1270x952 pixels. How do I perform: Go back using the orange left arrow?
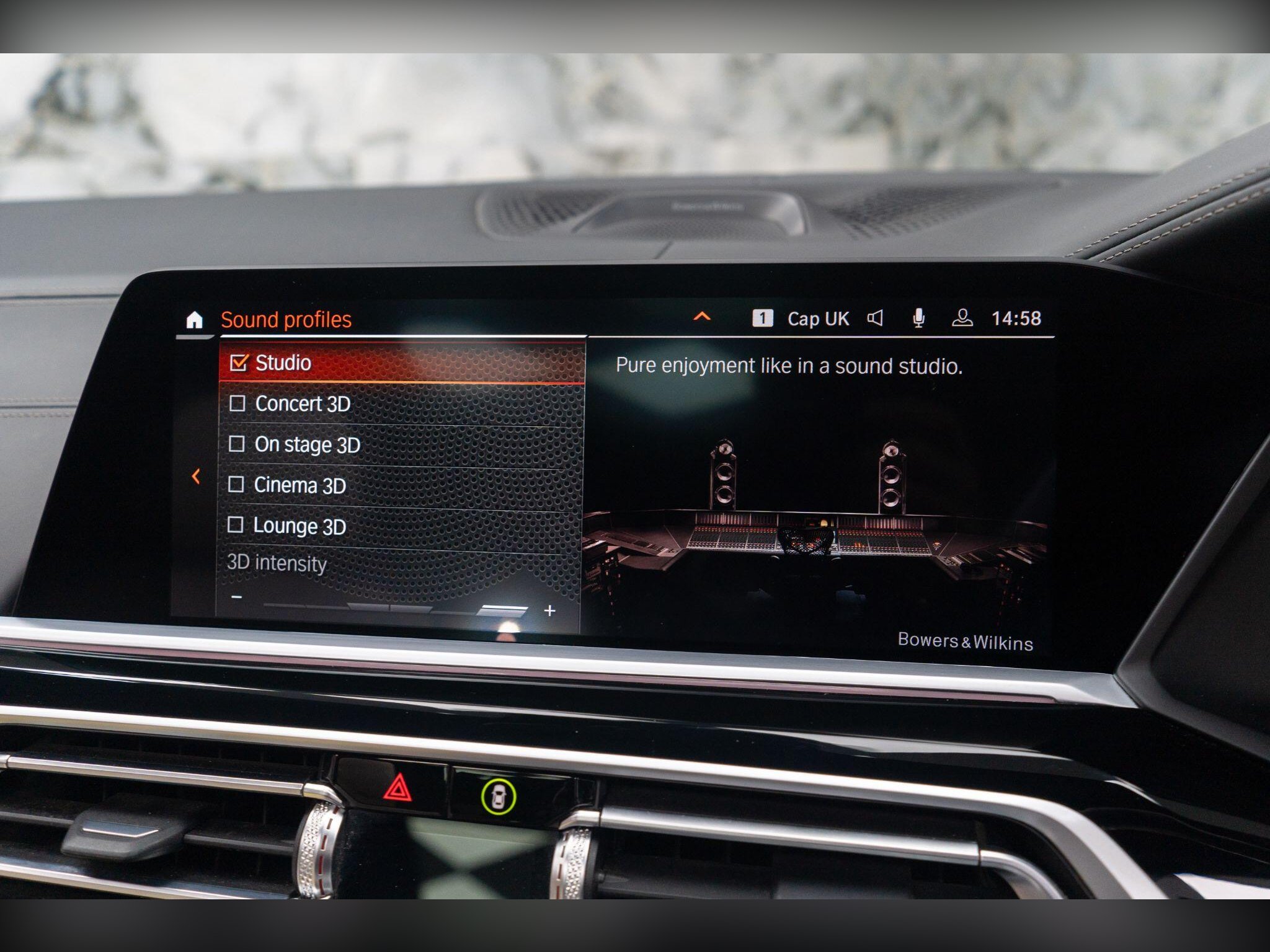(x=196, y=477)
